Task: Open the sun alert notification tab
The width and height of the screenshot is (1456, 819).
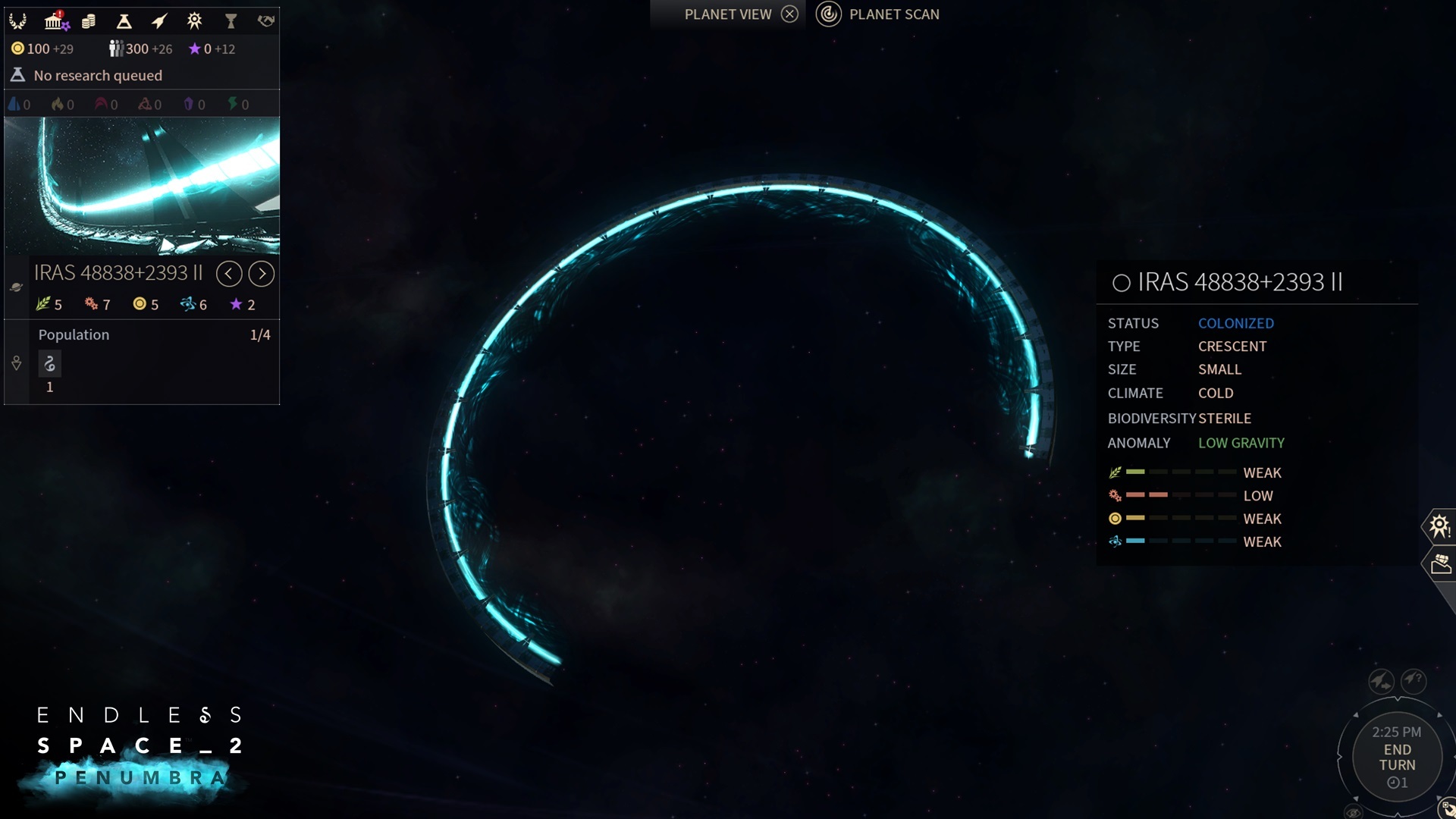Action: (x=1439, y=526)
